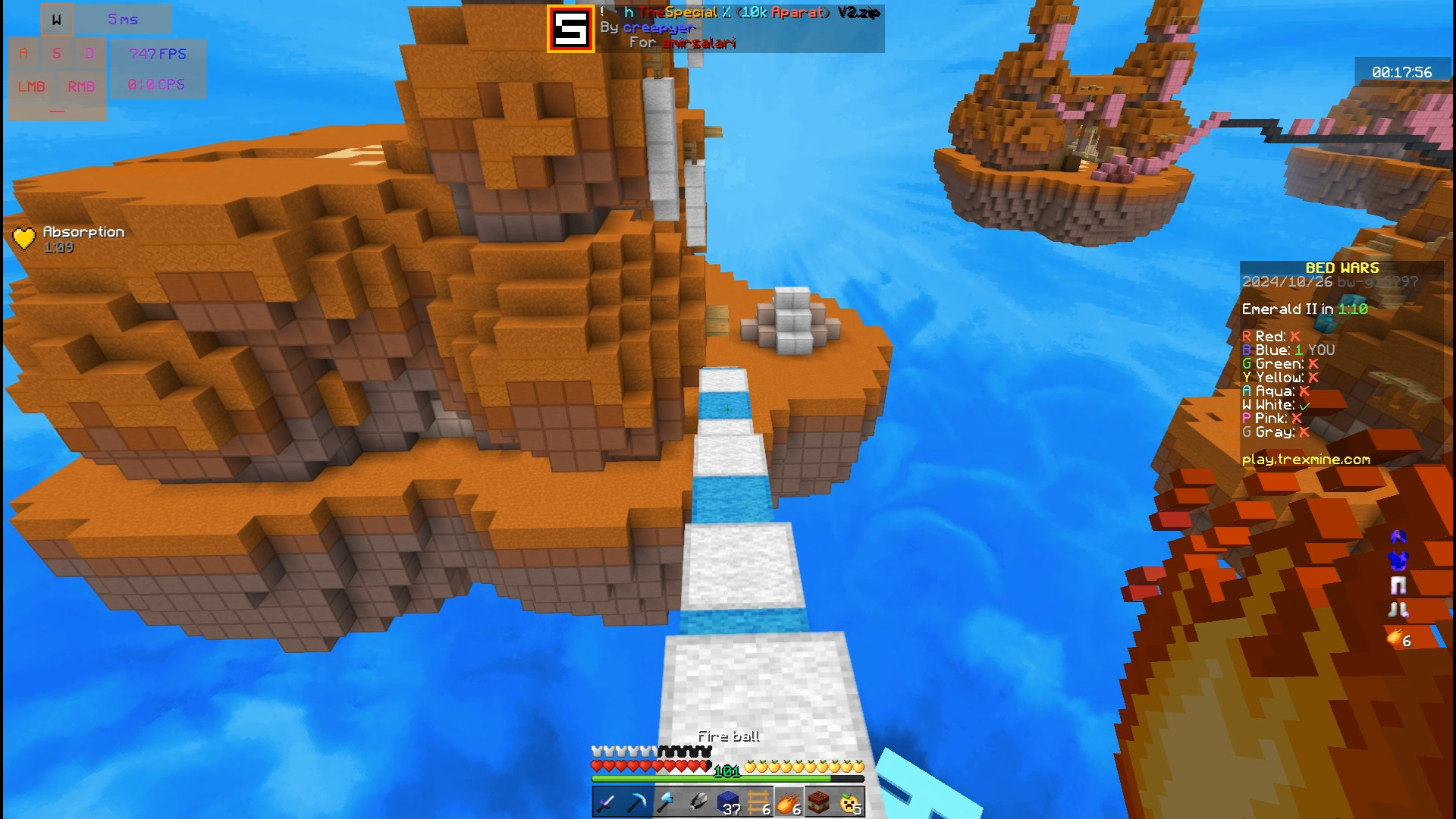Choose the TNT block slot
The width and height of the screenshot is (1456, 819).
[x=819, y=802]
